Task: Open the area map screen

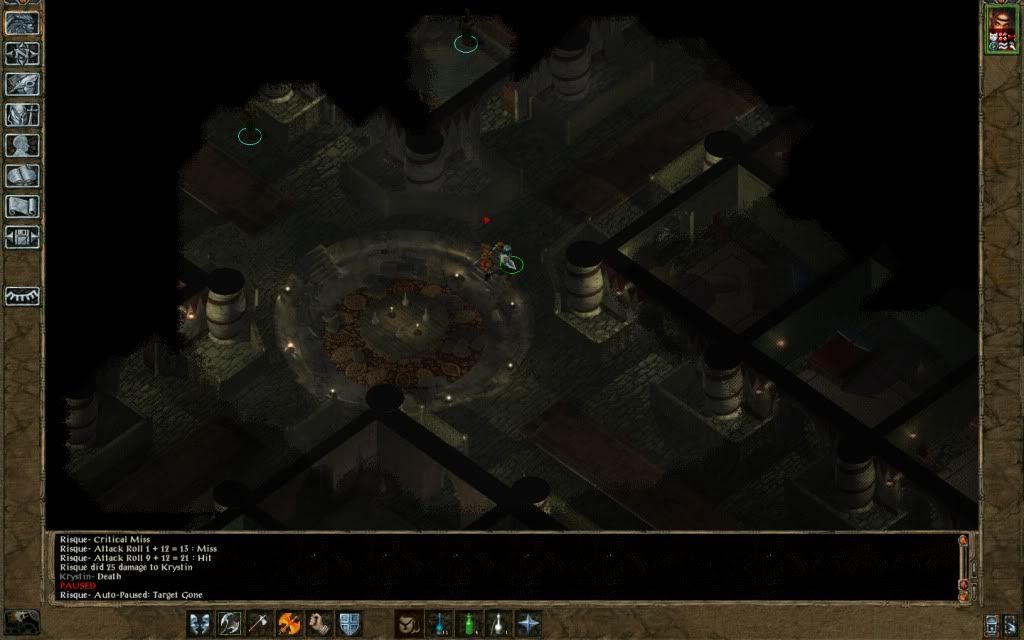Action: tap(21, 54)
